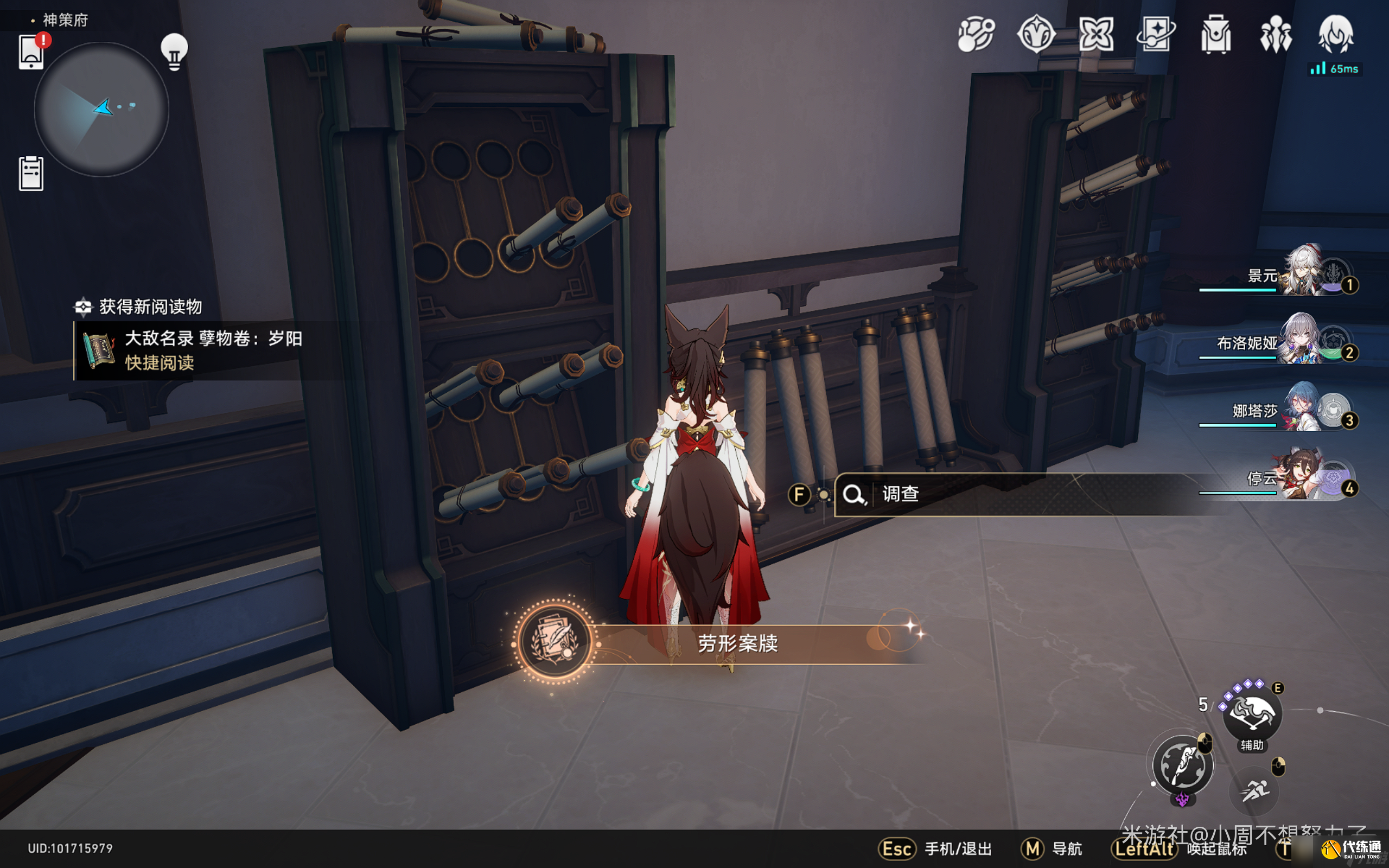1389x868 pixels.
Task: Open the star card warp icon
Action: [1156, 34]
